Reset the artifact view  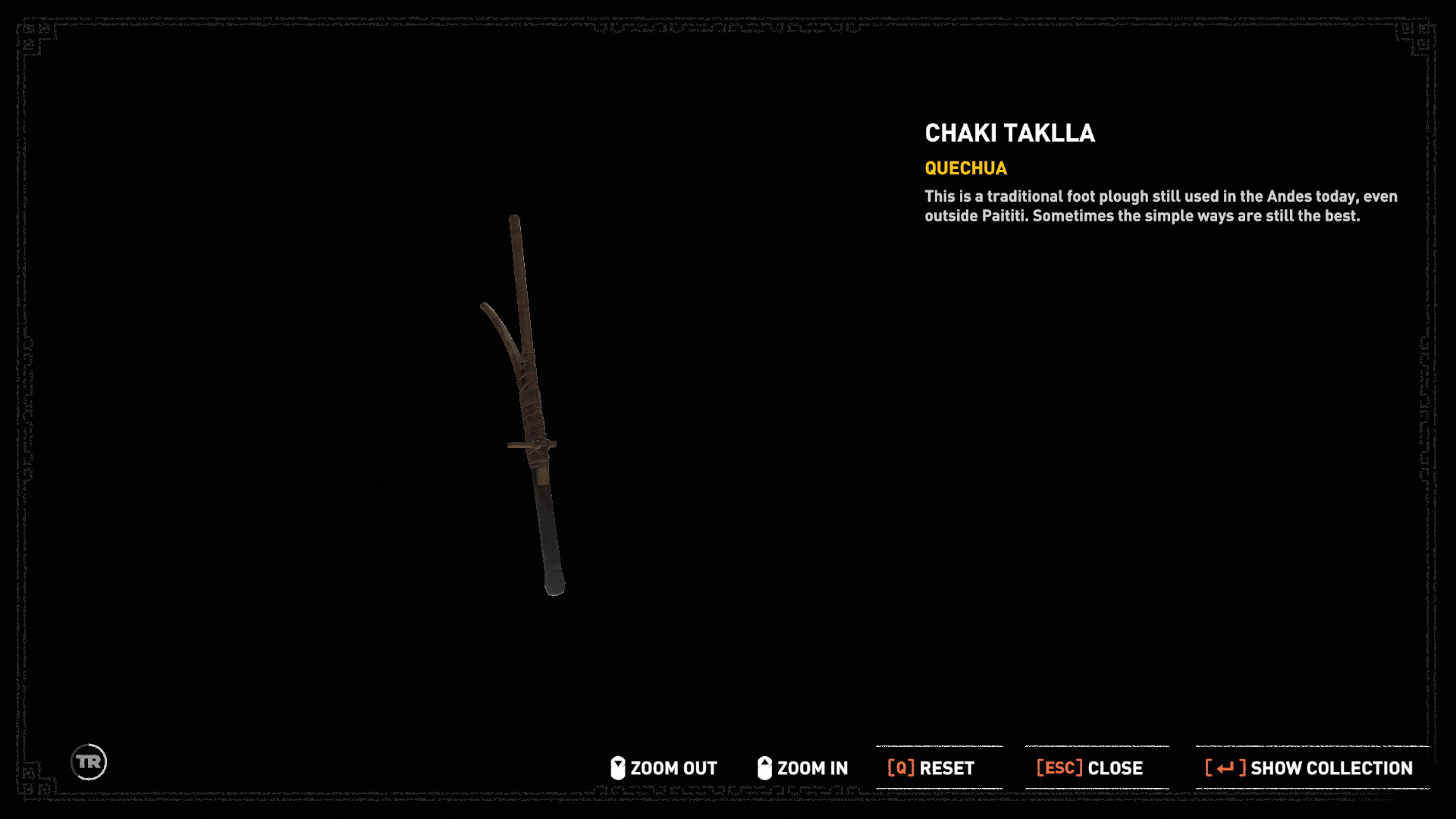[931, 768]
